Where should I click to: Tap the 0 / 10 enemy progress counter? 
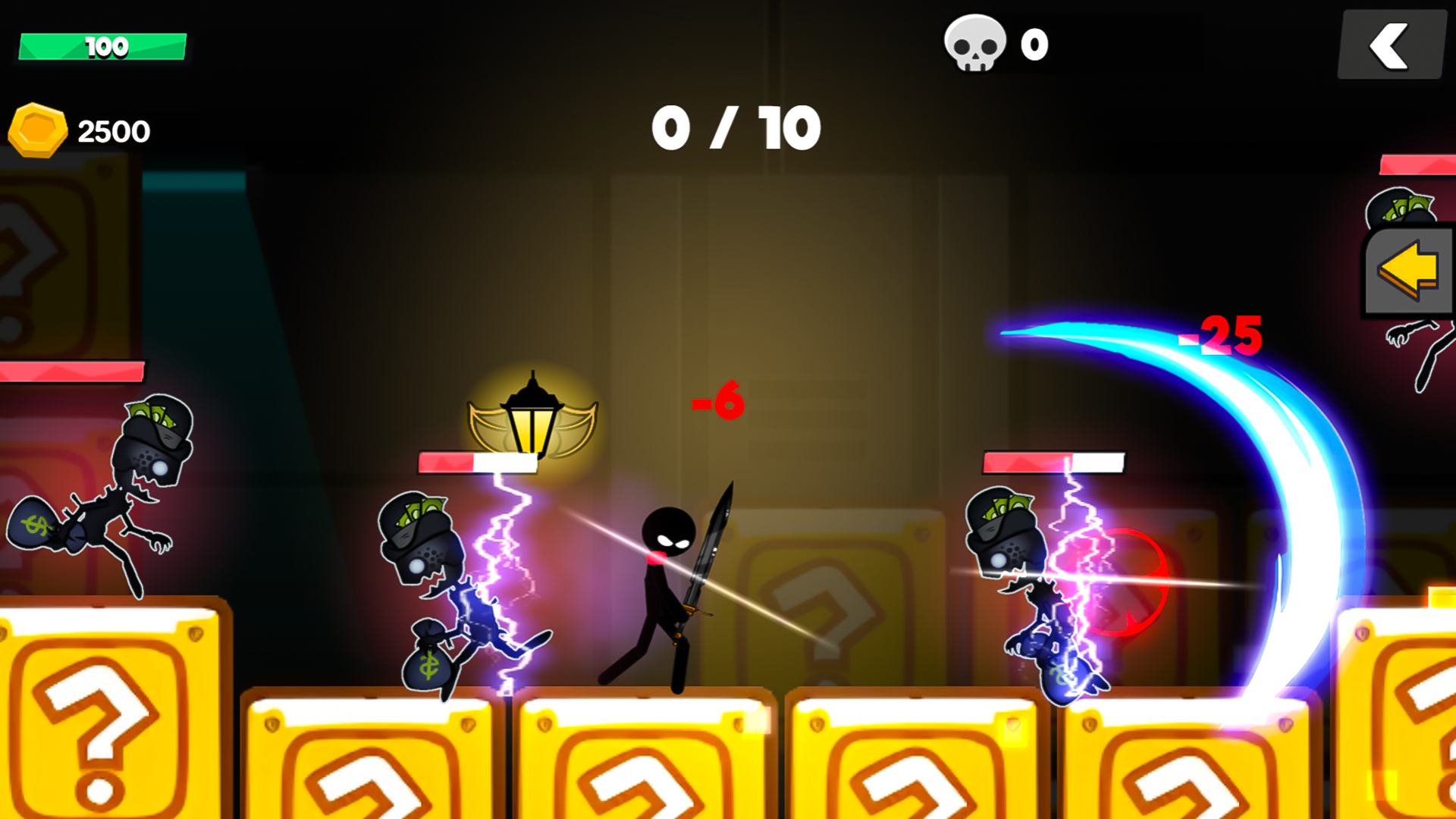tap(734, 127)
